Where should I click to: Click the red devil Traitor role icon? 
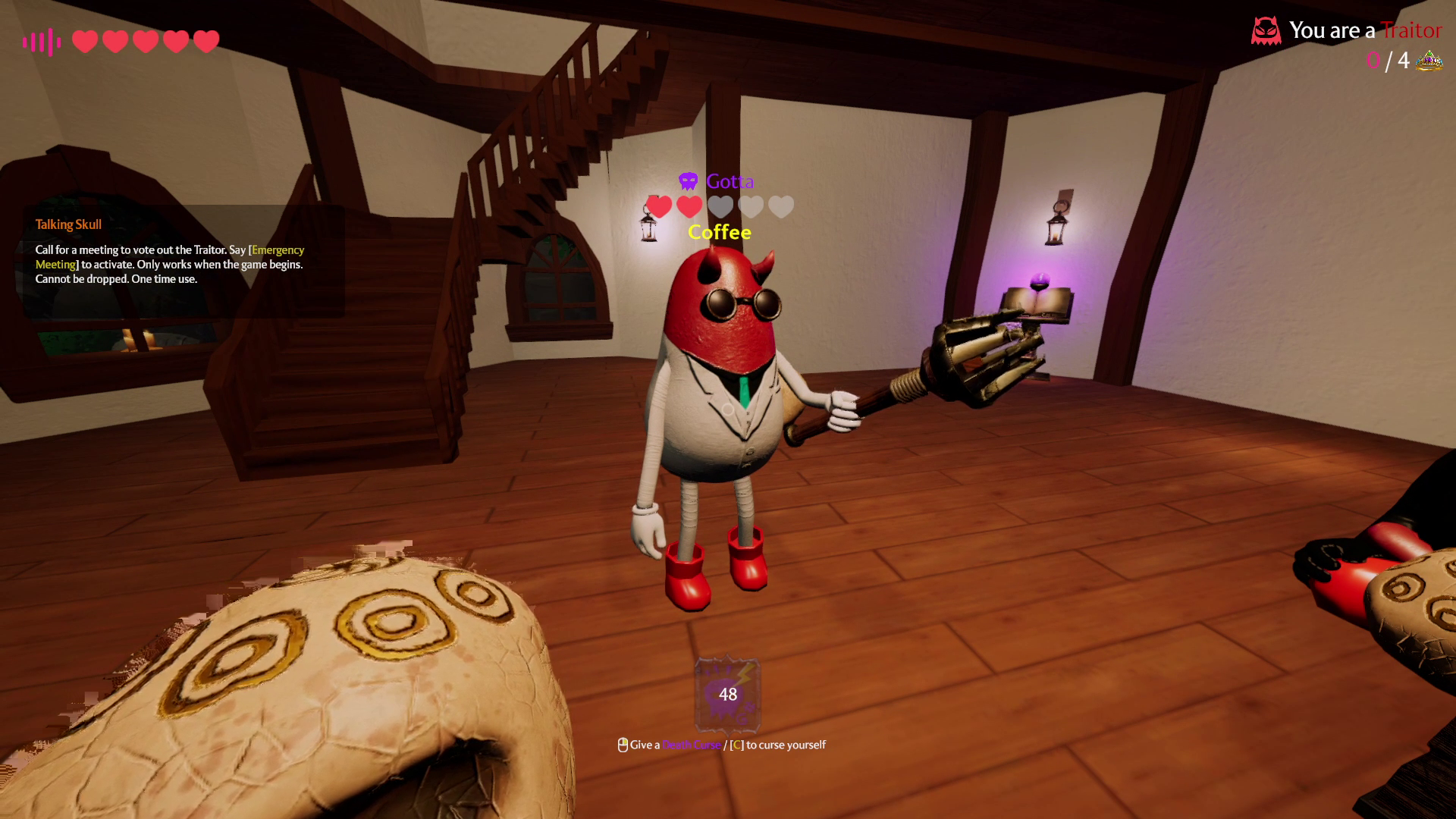pos(1267,30)
